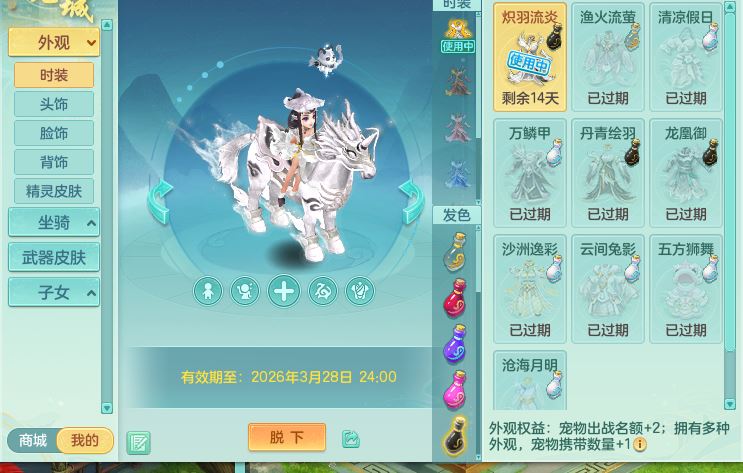Open the 武器皮肤 section
The image size is (743, 473).
click(54, 257)
